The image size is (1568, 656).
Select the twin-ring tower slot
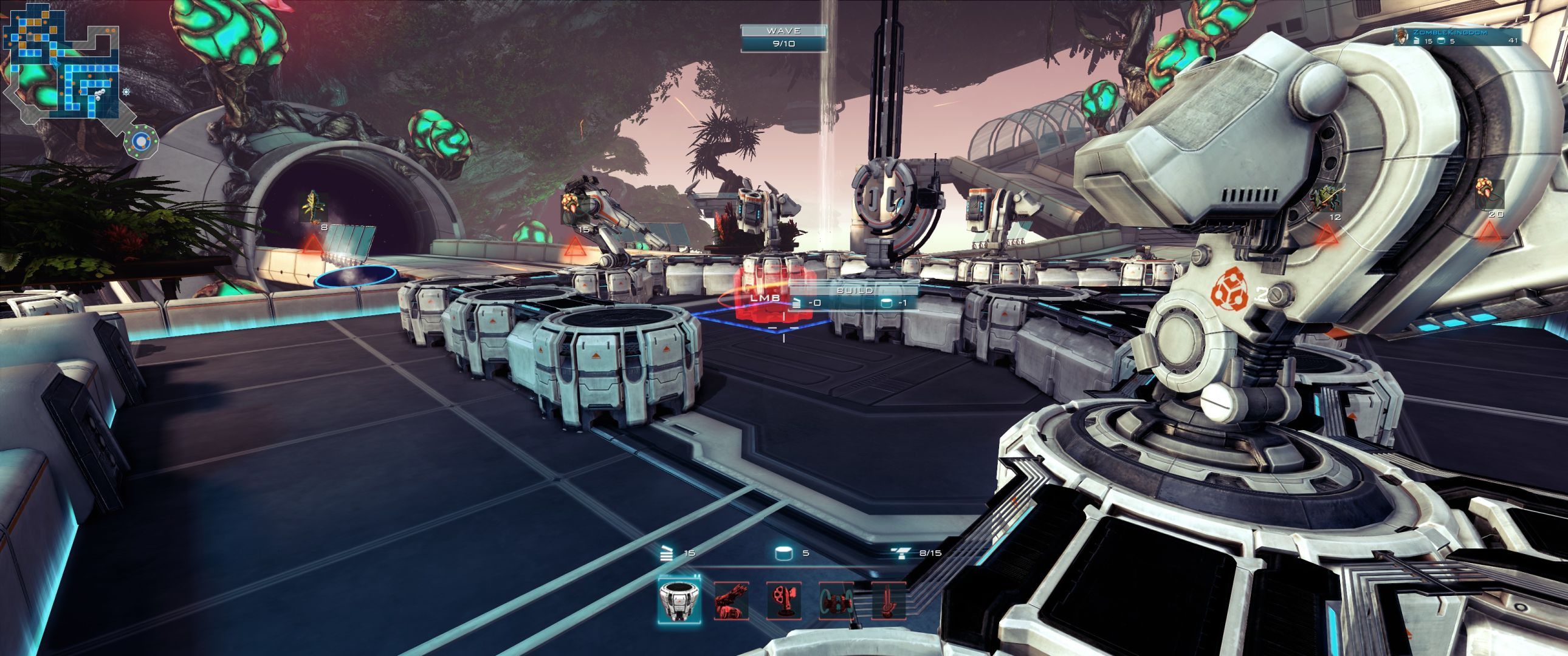(x=836, y=600)
